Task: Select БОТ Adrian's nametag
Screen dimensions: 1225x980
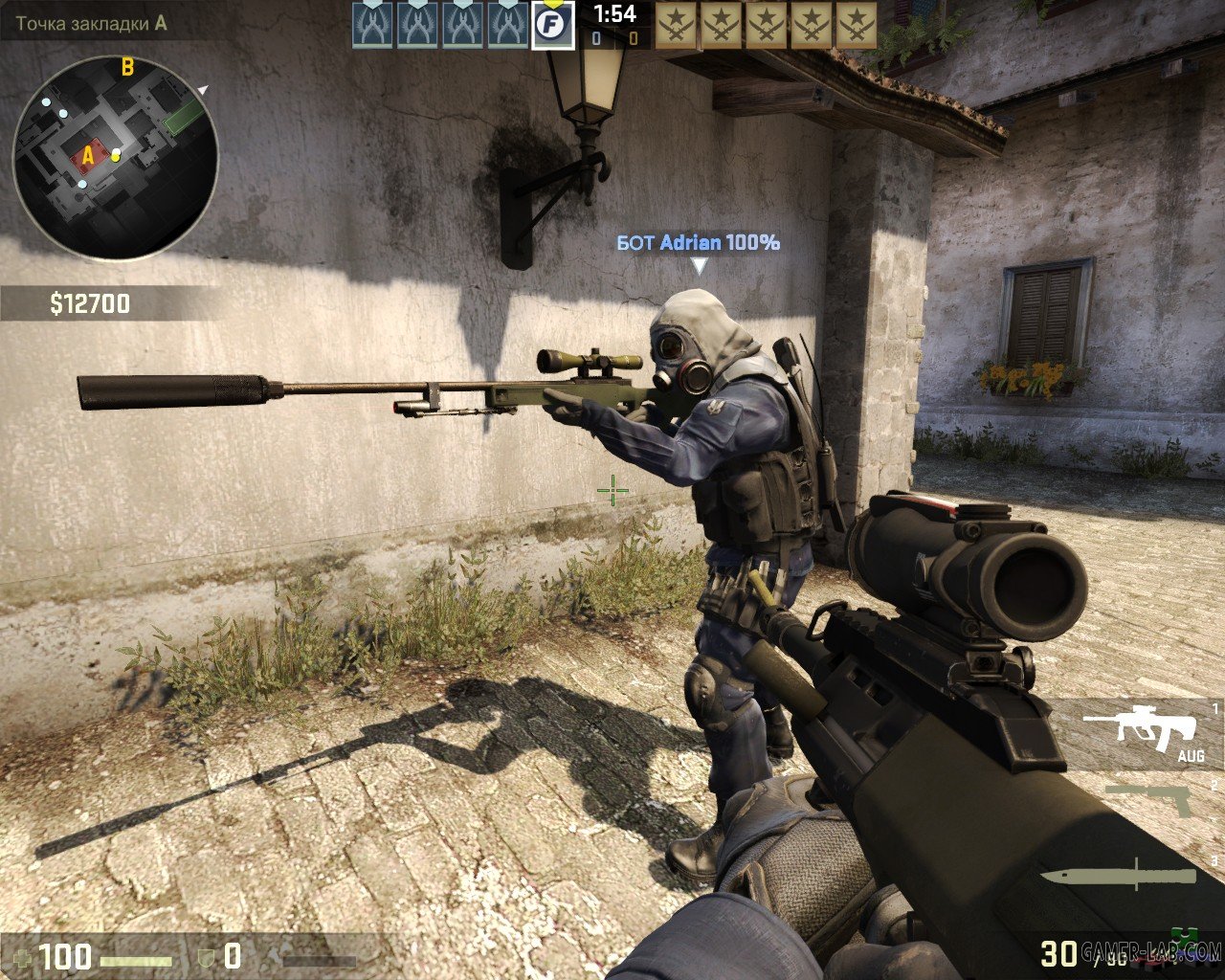Action: (700, 243)
